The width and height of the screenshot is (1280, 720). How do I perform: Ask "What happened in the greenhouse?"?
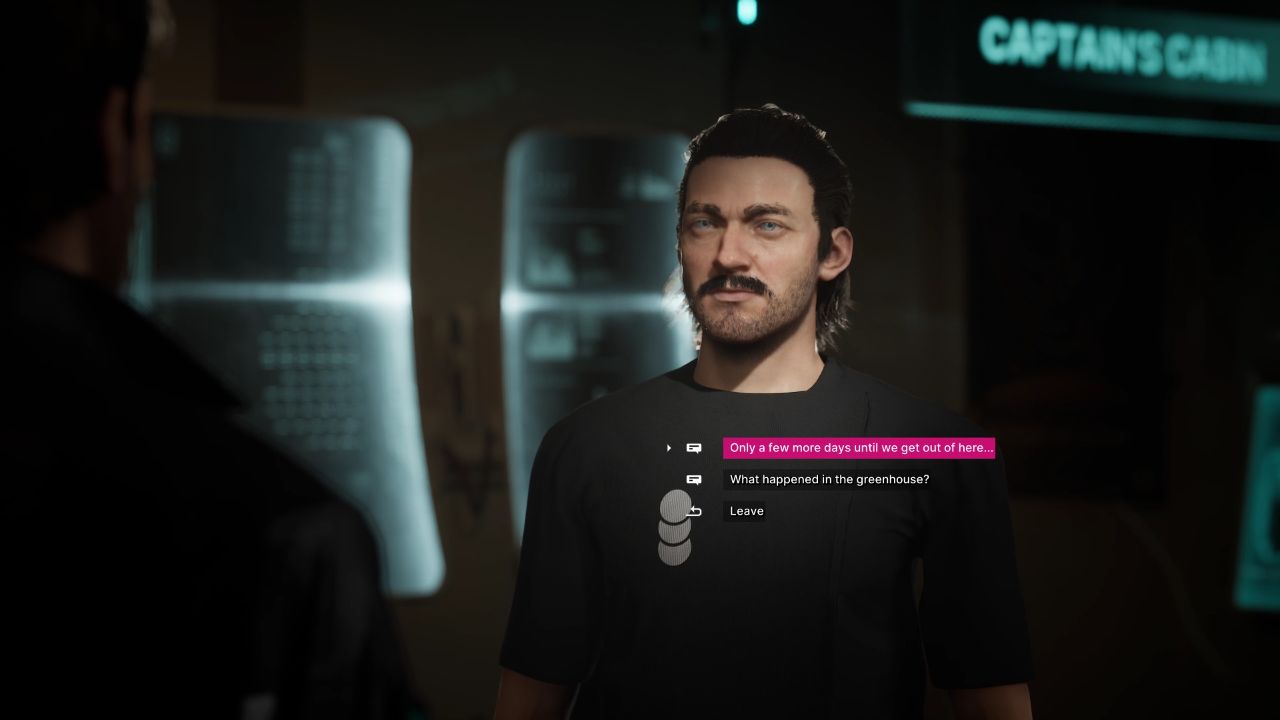click(829, 480)
